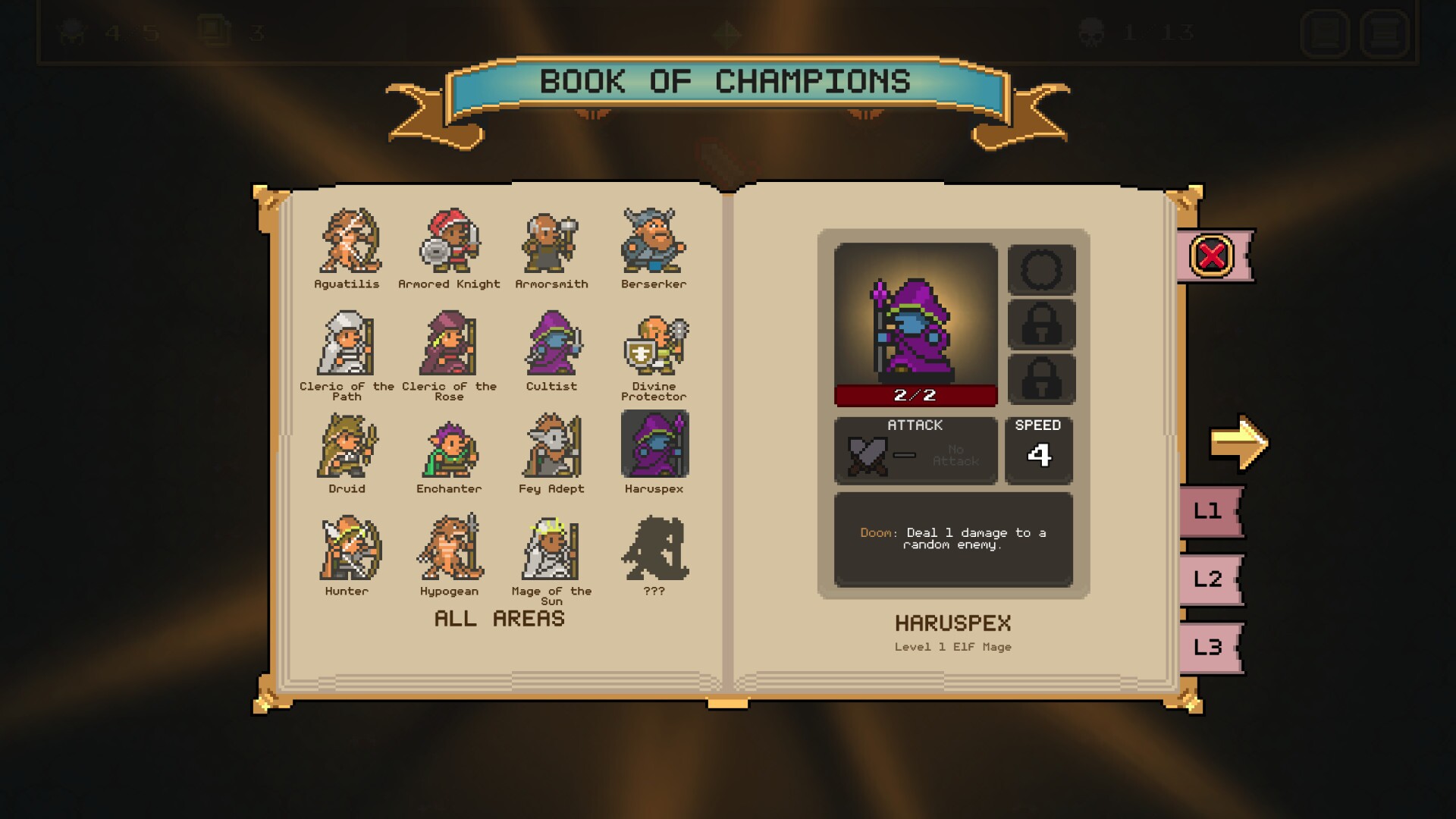
Task: Open the Enchanter champion entry
Action: click(x=450, y=447)
